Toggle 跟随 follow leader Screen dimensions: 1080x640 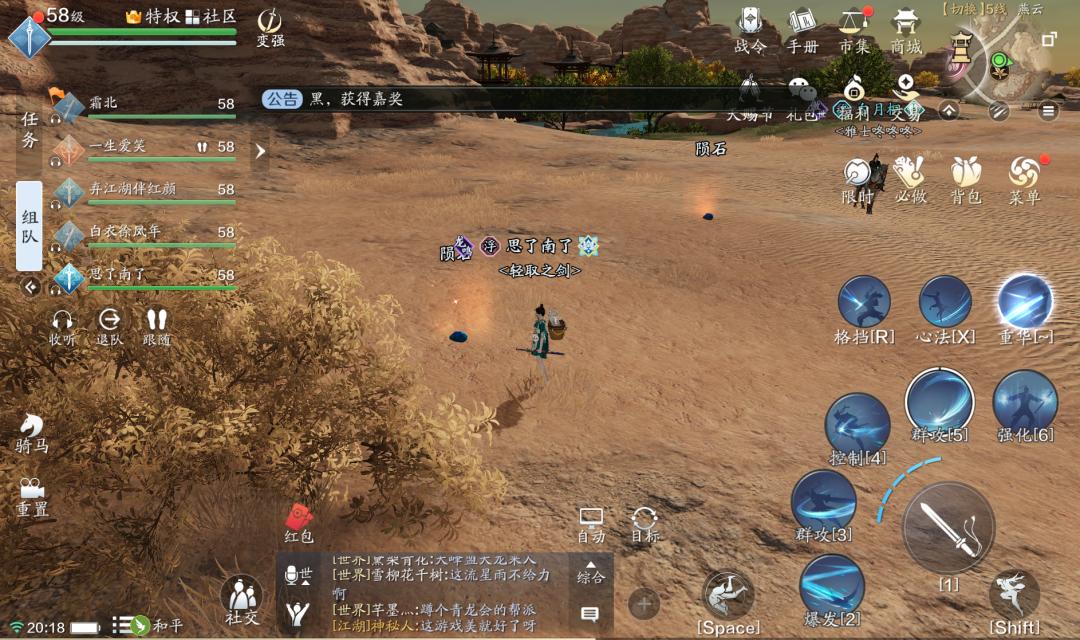point(156,326)
